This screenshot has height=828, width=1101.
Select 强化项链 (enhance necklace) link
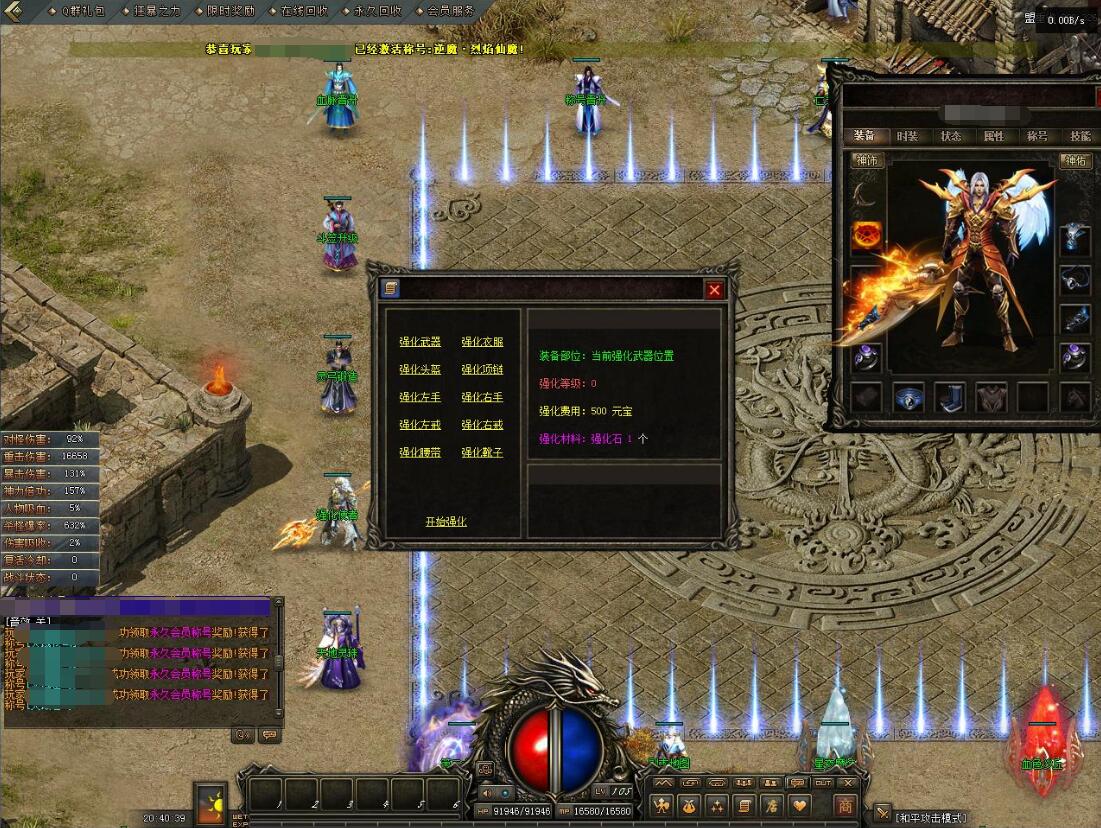[482, 370]
